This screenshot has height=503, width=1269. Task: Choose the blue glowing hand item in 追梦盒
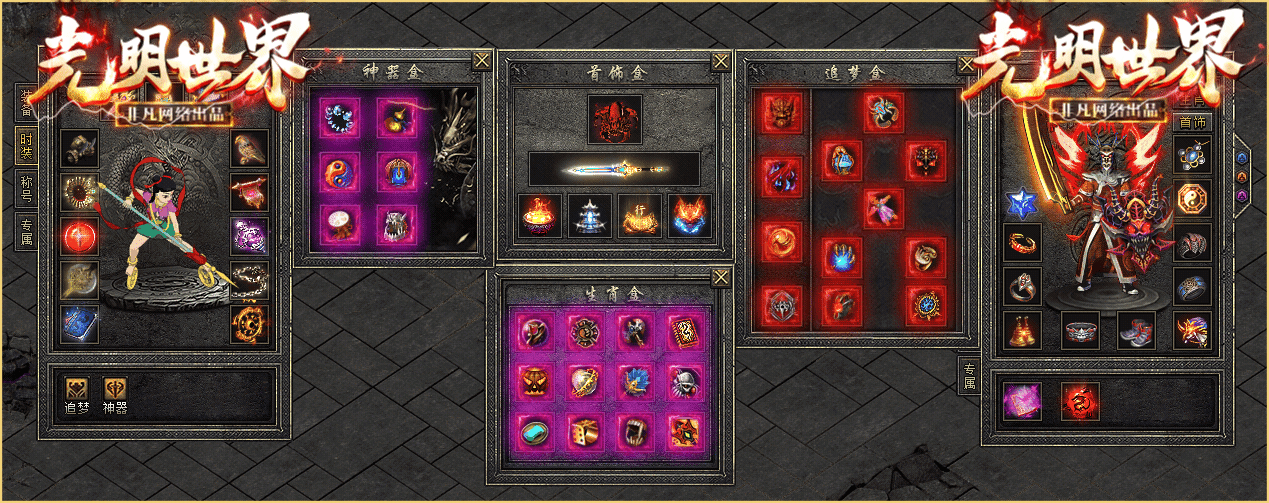click(842, 257)
